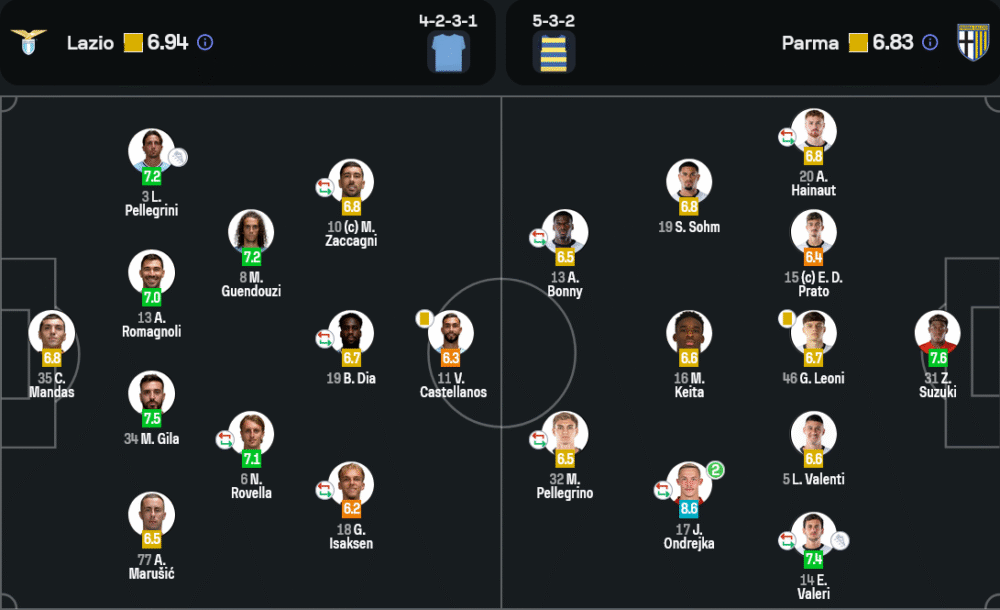Open A. Hainaut's player card
Screen dimensions: 1000x610
[813, 132]
